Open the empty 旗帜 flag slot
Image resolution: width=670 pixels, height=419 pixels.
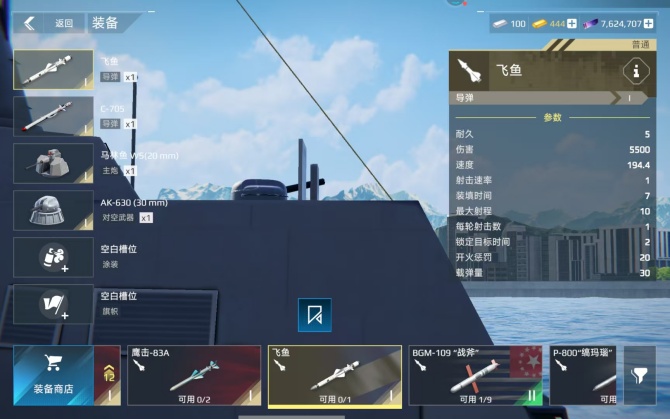pos(53,304)
